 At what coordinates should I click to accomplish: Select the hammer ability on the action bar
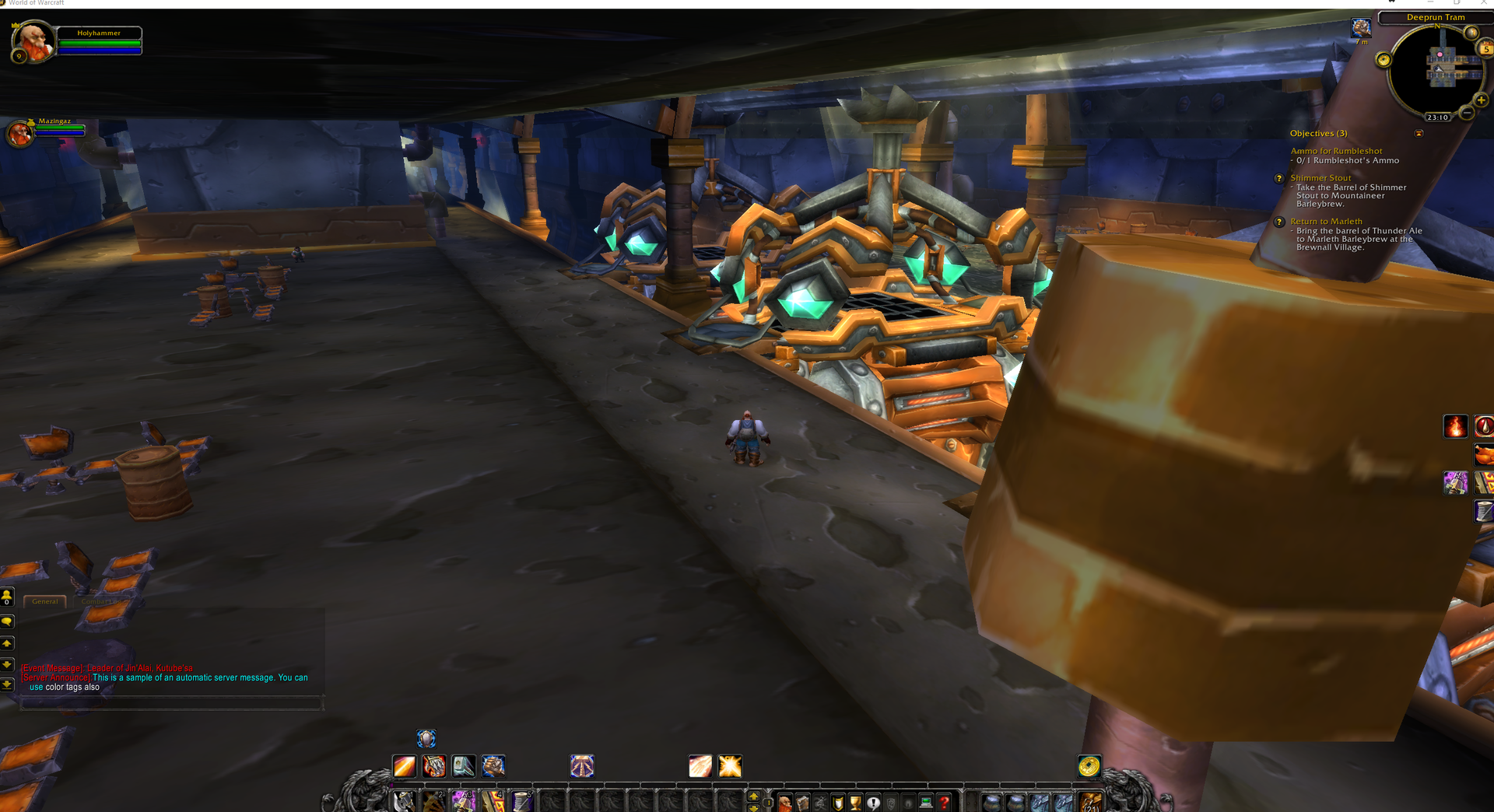click(x=463, y=766)
